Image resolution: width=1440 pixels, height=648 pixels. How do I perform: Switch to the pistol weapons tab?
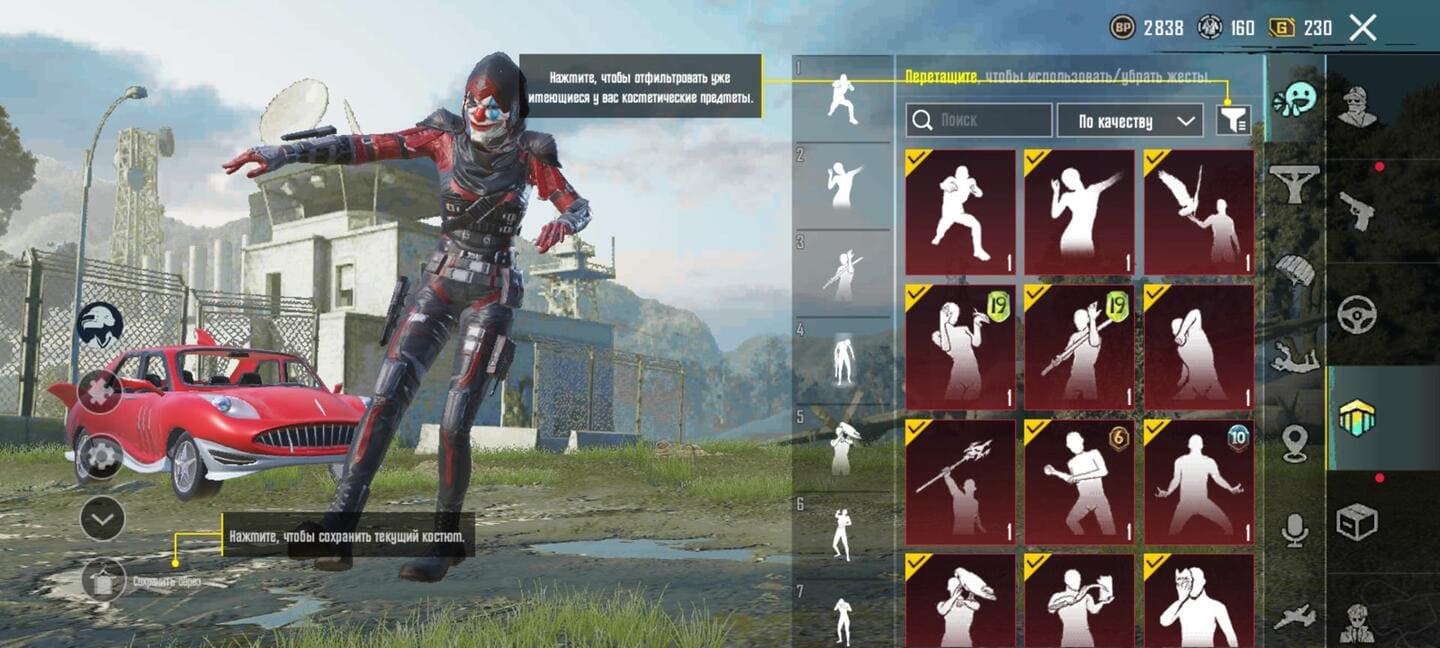pos(1357,211)
